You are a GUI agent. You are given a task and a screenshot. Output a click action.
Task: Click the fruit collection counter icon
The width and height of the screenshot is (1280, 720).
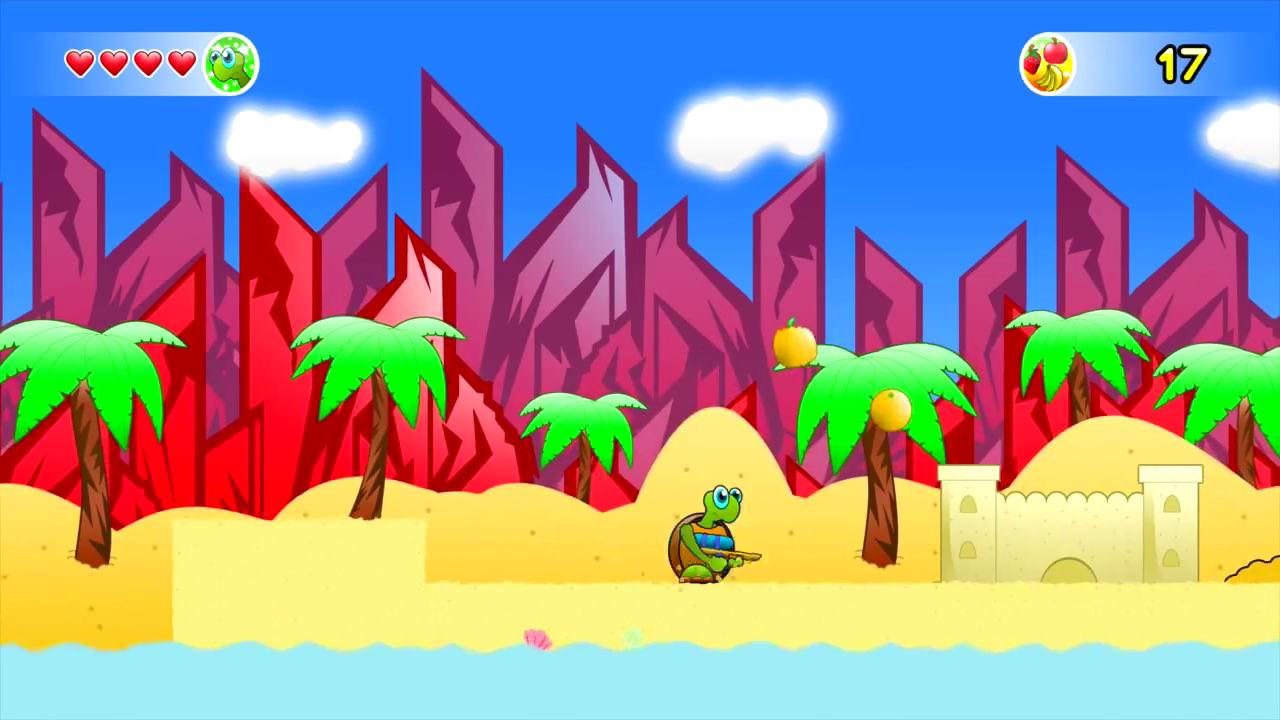pyautogui.click(x=1047, y=63)
